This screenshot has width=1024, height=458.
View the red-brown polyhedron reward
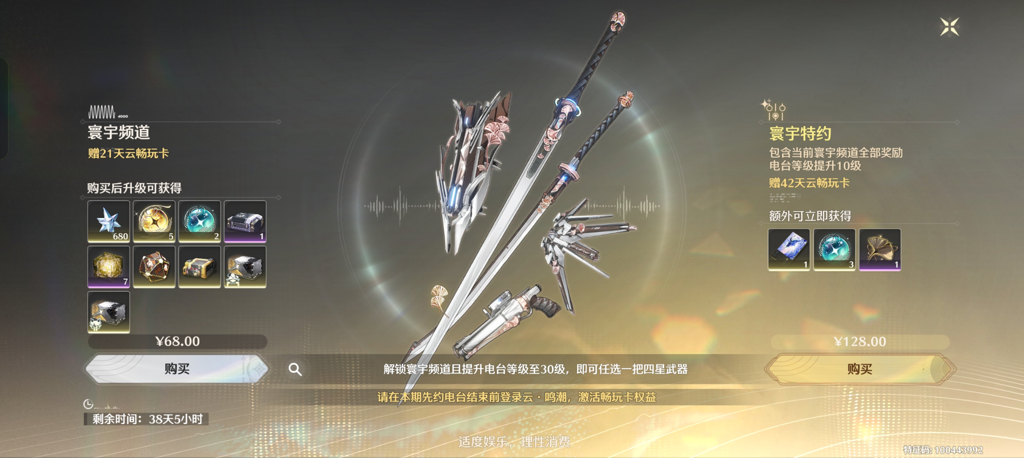point(154,266)
